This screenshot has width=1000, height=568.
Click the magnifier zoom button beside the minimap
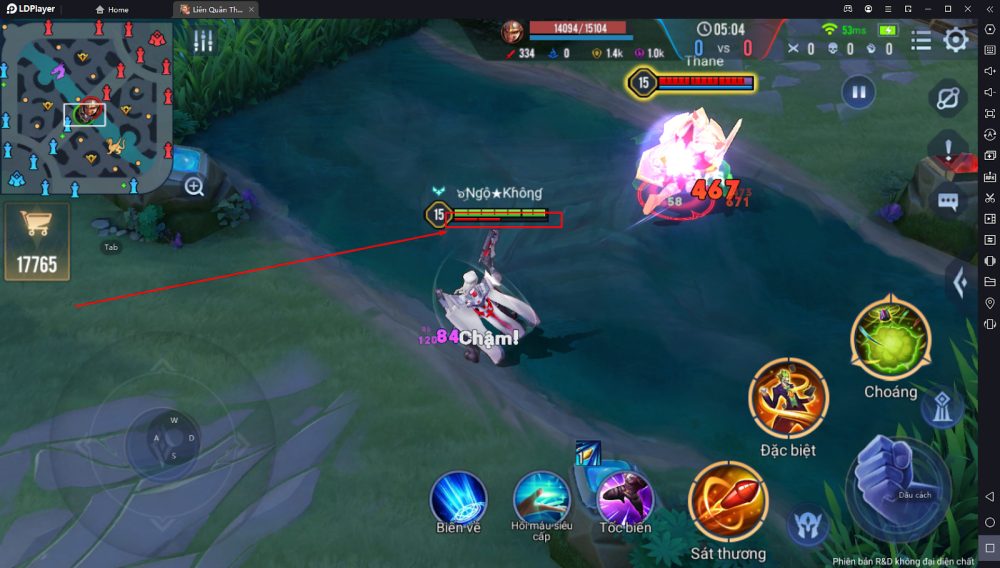click(x=194, y=186)
